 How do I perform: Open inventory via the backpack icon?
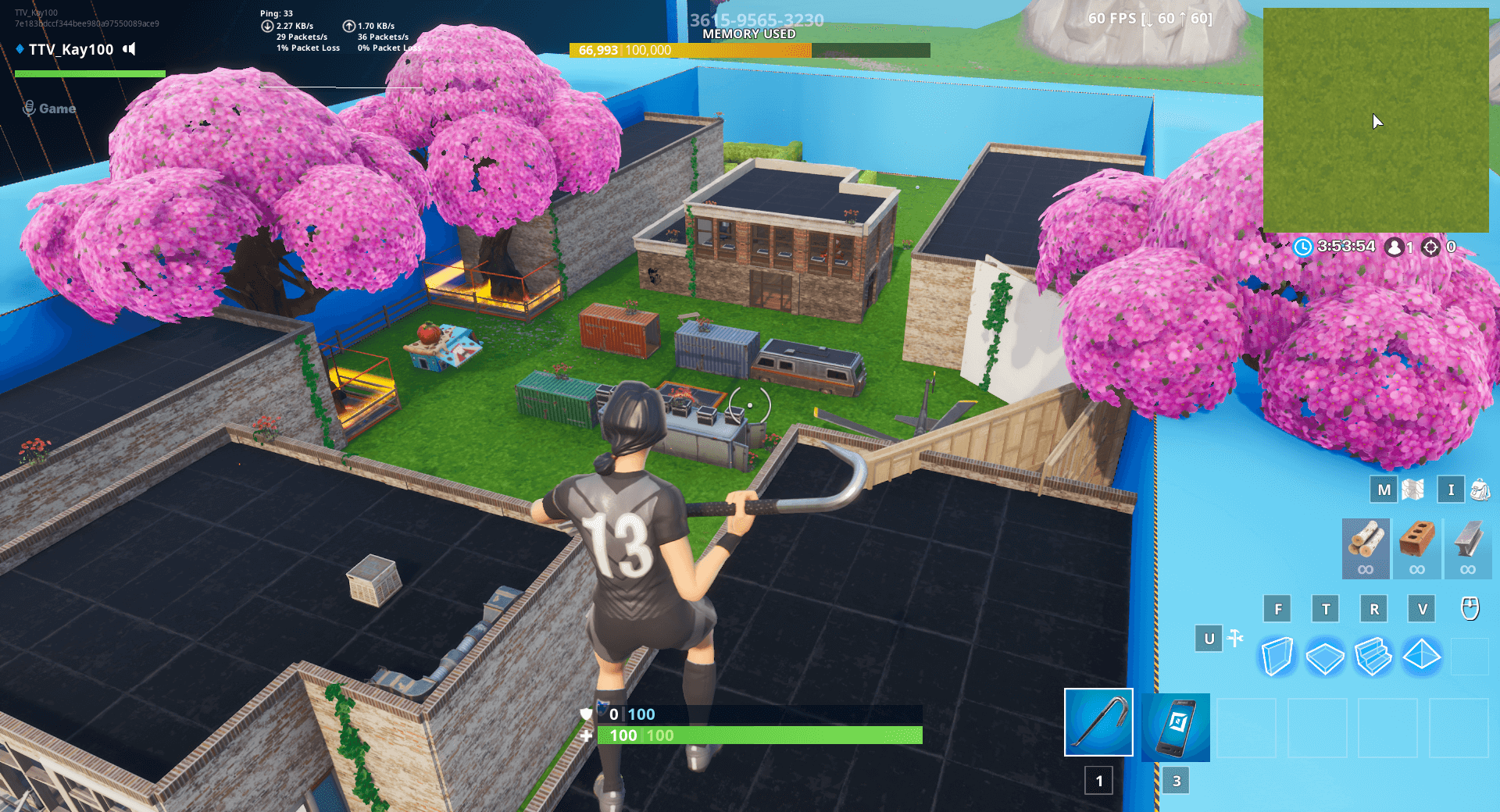(x=1479, y=490)
